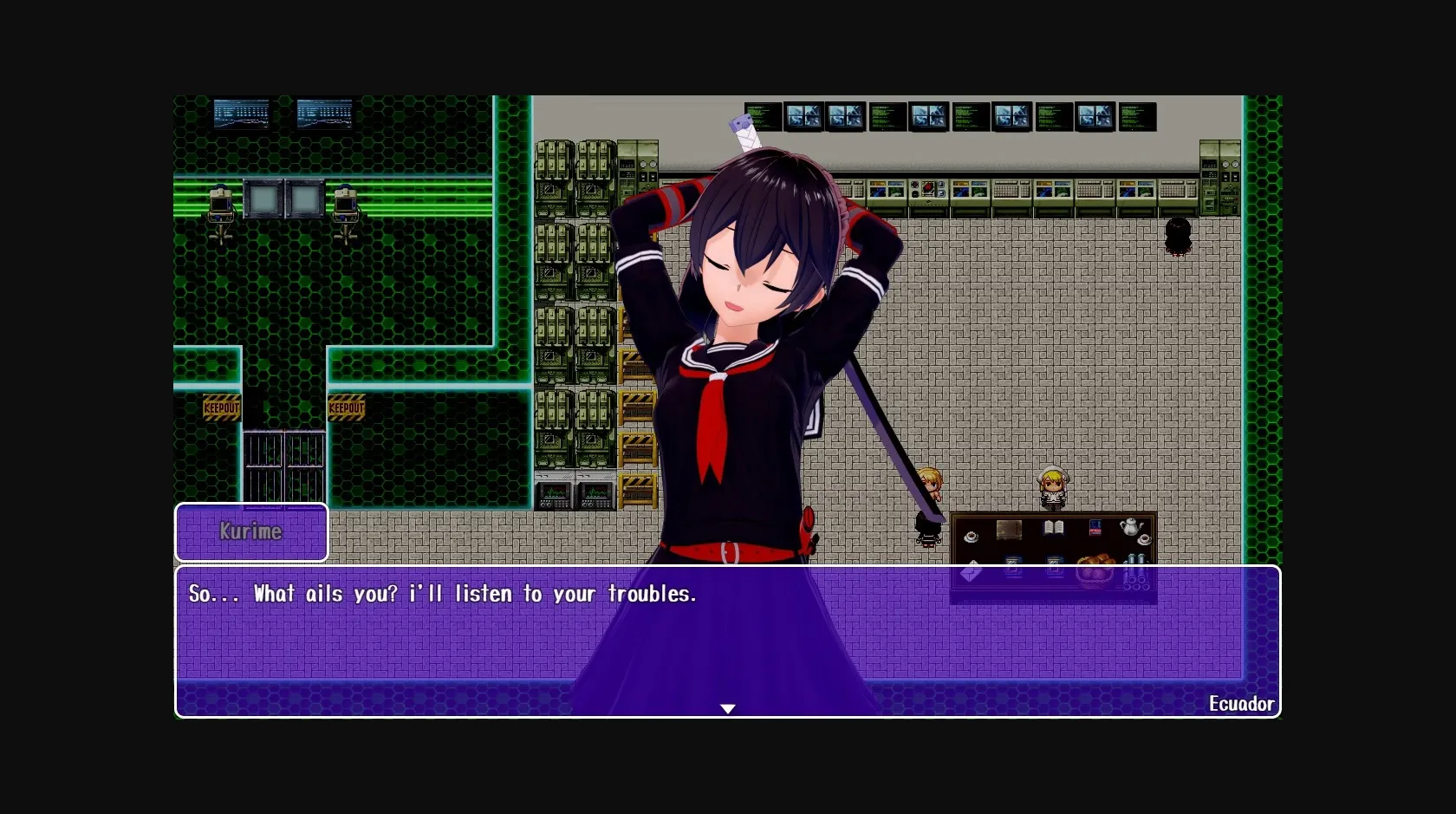Image resolution: width=1456 pixels, height=814 pixels.
Task: Talk to the blonde maid NPC
Action: click(x=1054, y=485)
